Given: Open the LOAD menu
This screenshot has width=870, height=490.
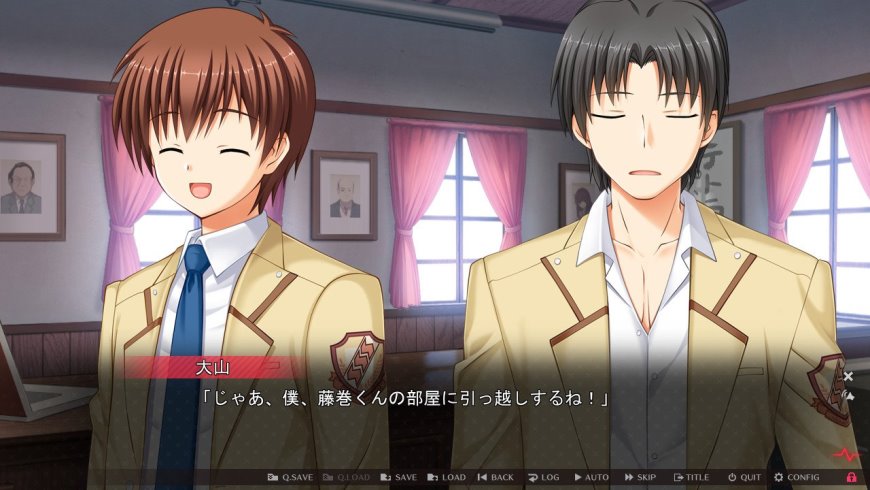Looking at the screenshot, I should click(447, 478).
